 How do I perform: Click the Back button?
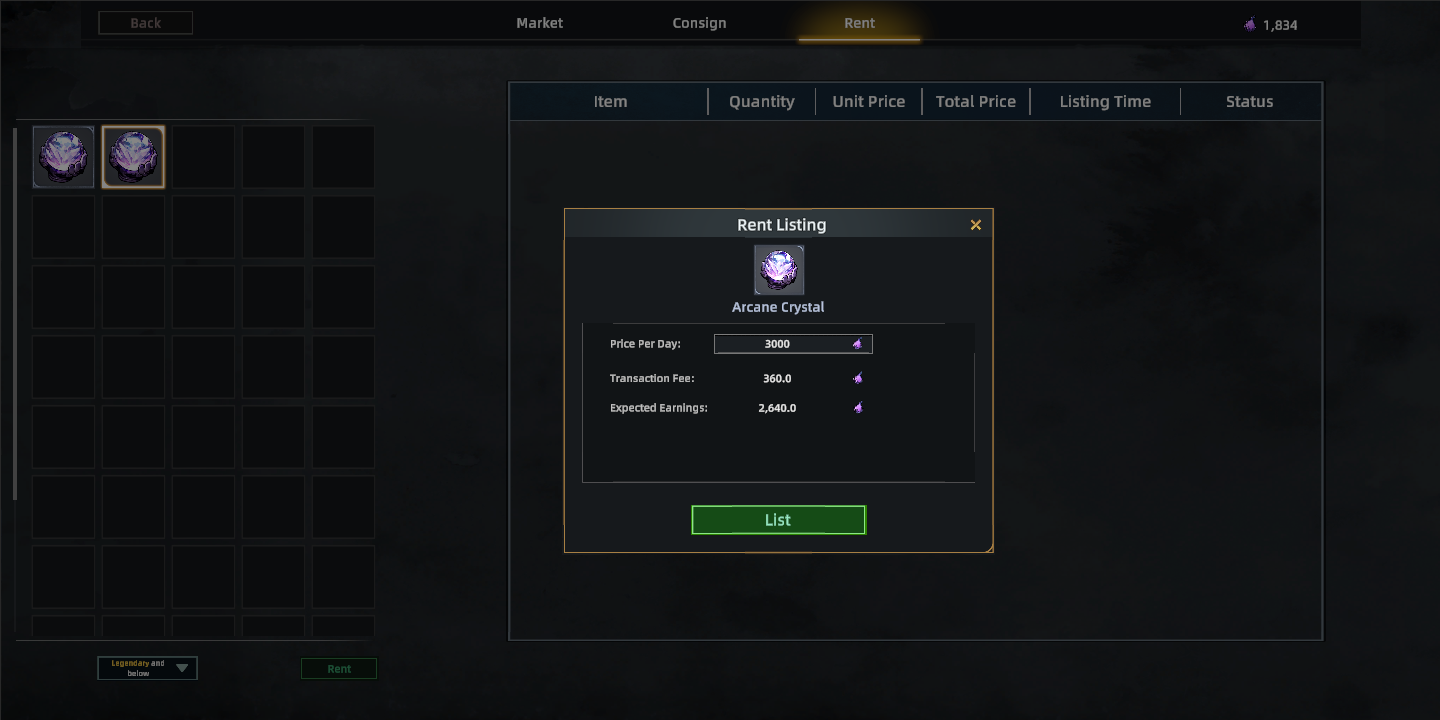pos(145,23)
